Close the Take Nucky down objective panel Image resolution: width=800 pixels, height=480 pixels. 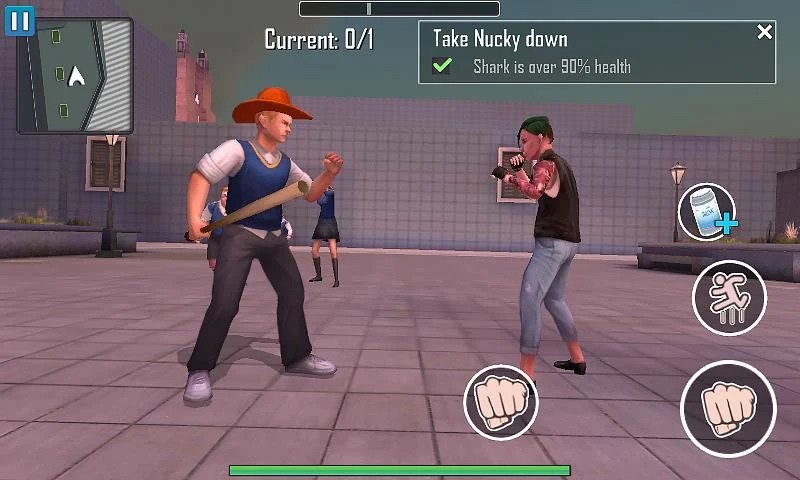(x=765, y=33)
